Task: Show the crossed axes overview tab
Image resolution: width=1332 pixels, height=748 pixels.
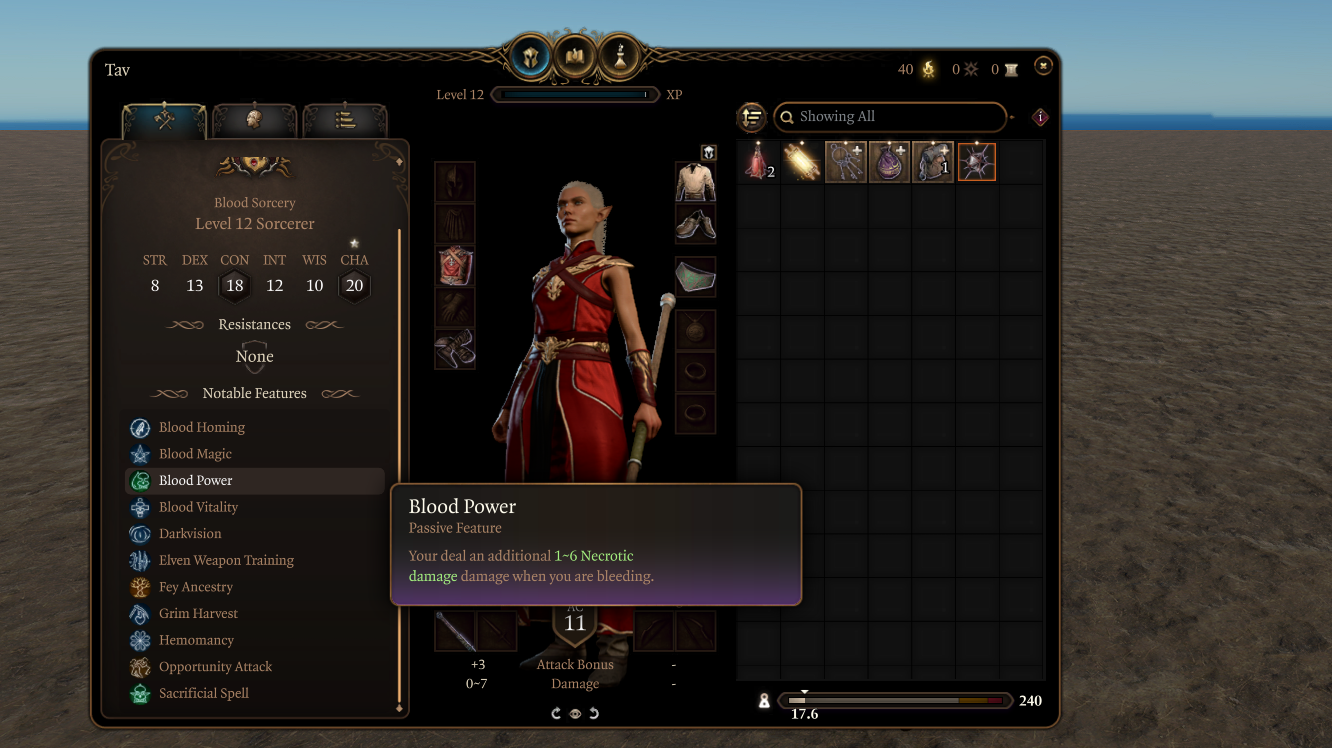Action: [x=164, y=120]
